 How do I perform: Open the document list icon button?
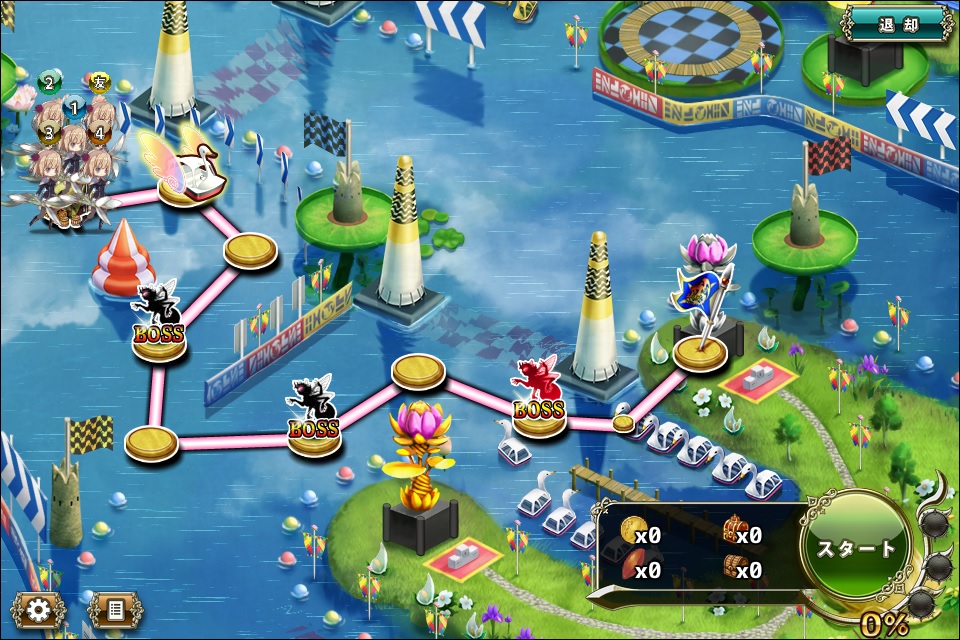point(115,610)
